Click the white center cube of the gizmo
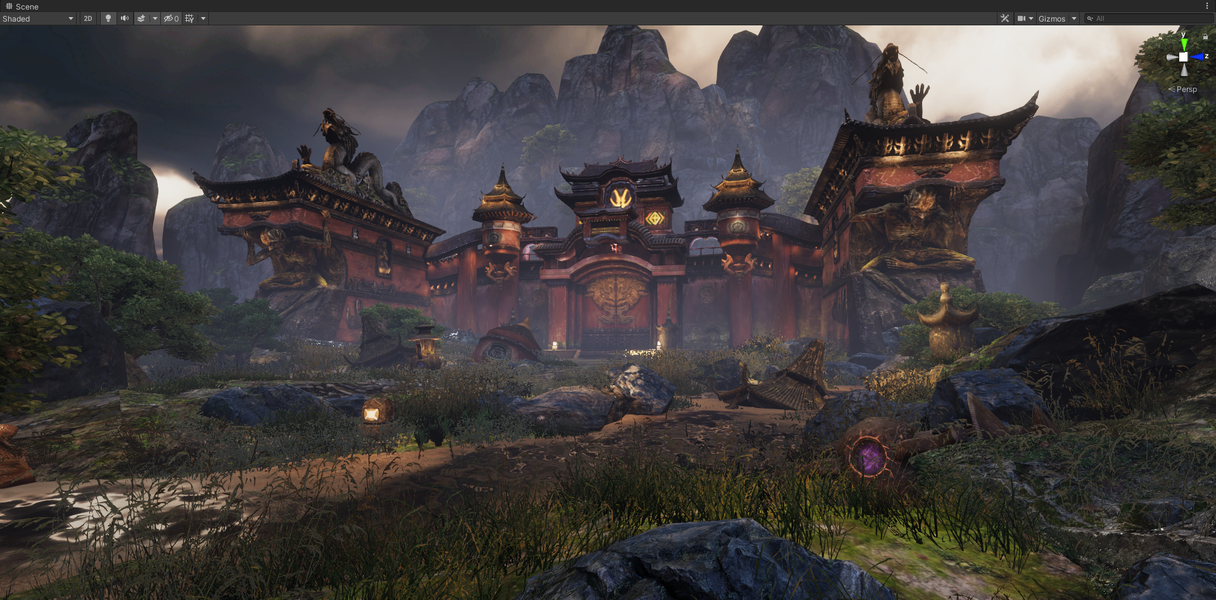 1184,57
